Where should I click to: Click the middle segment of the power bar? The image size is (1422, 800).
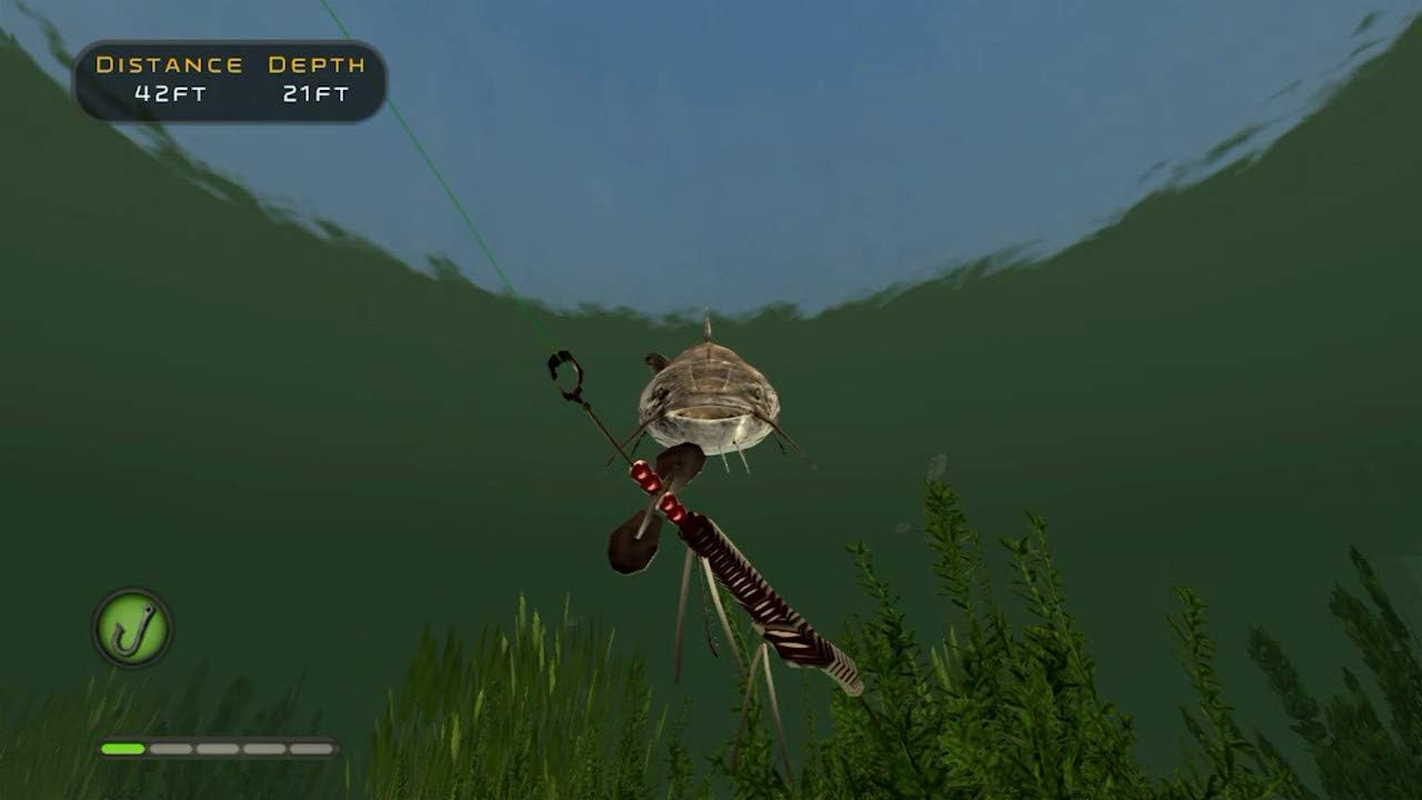pyautogui.click(x=217, y=748)
